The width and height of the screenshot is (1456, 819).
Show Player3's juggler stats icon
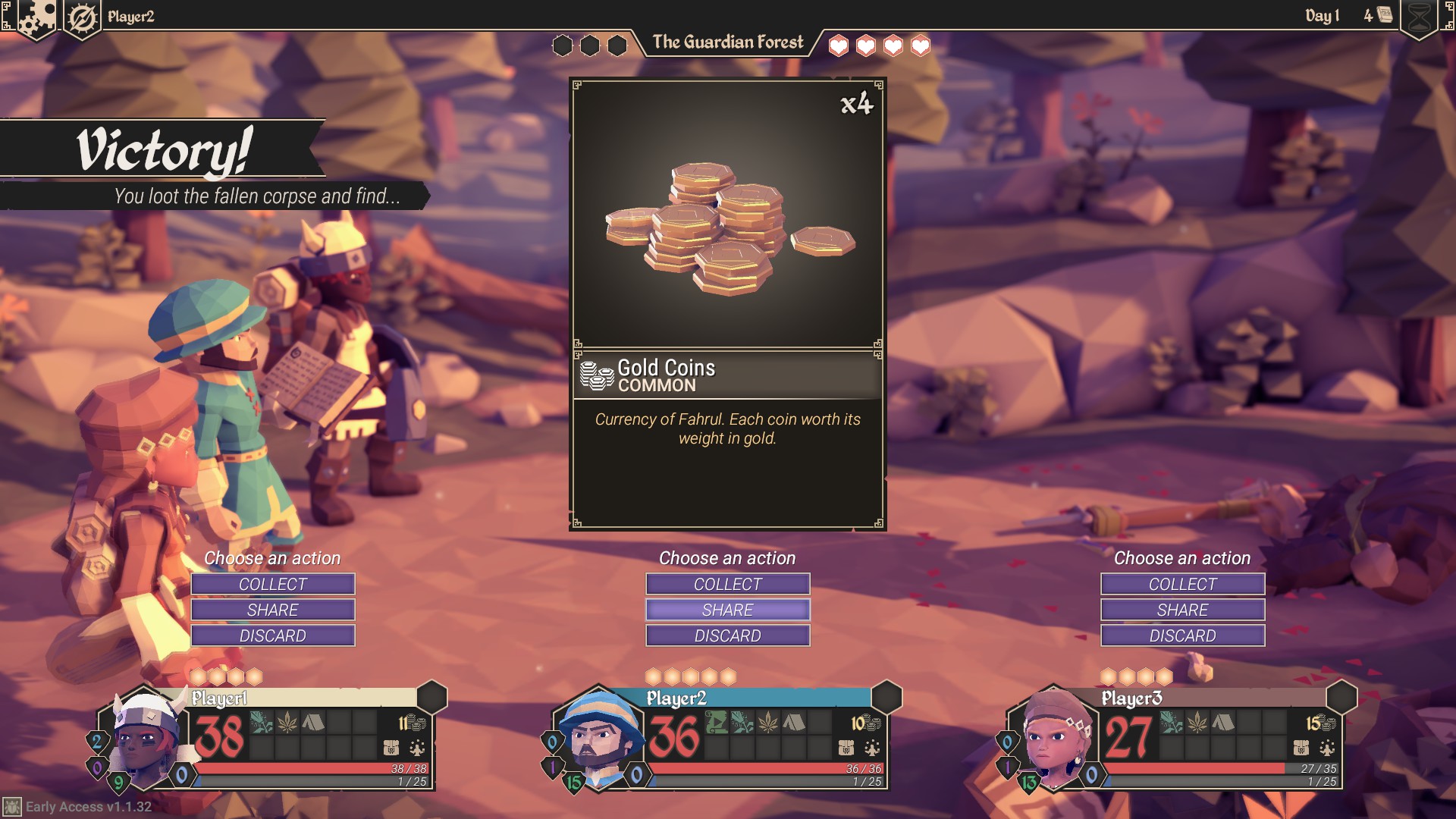click(1327, 748)
